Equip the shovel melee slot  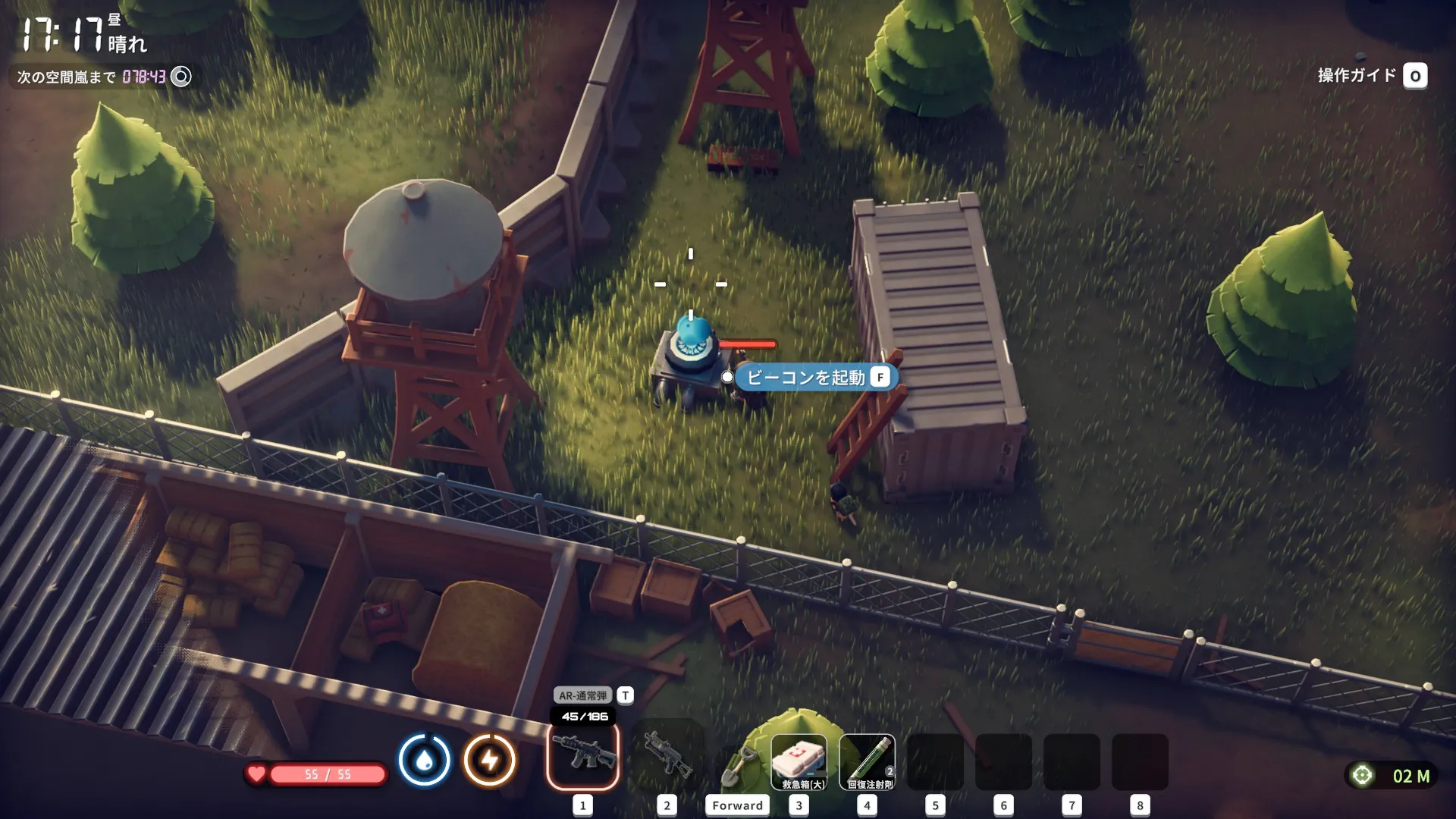pos(737,766)
